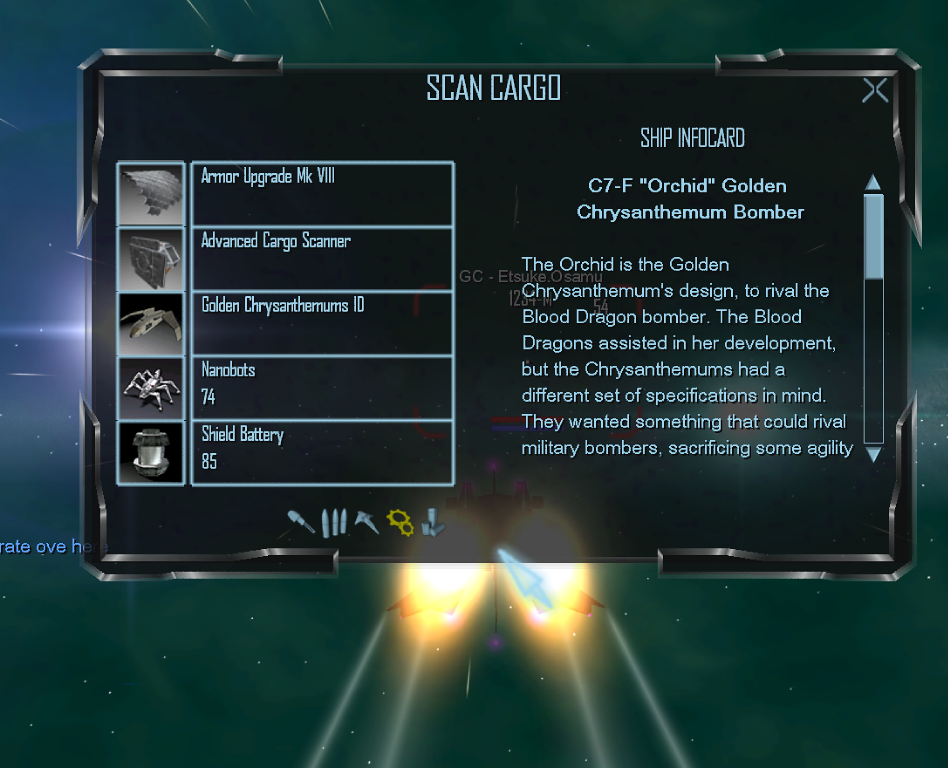Show weapons with the gun filter icon
The height and width of the screenshot is (768, 948).
coord(299,521)
